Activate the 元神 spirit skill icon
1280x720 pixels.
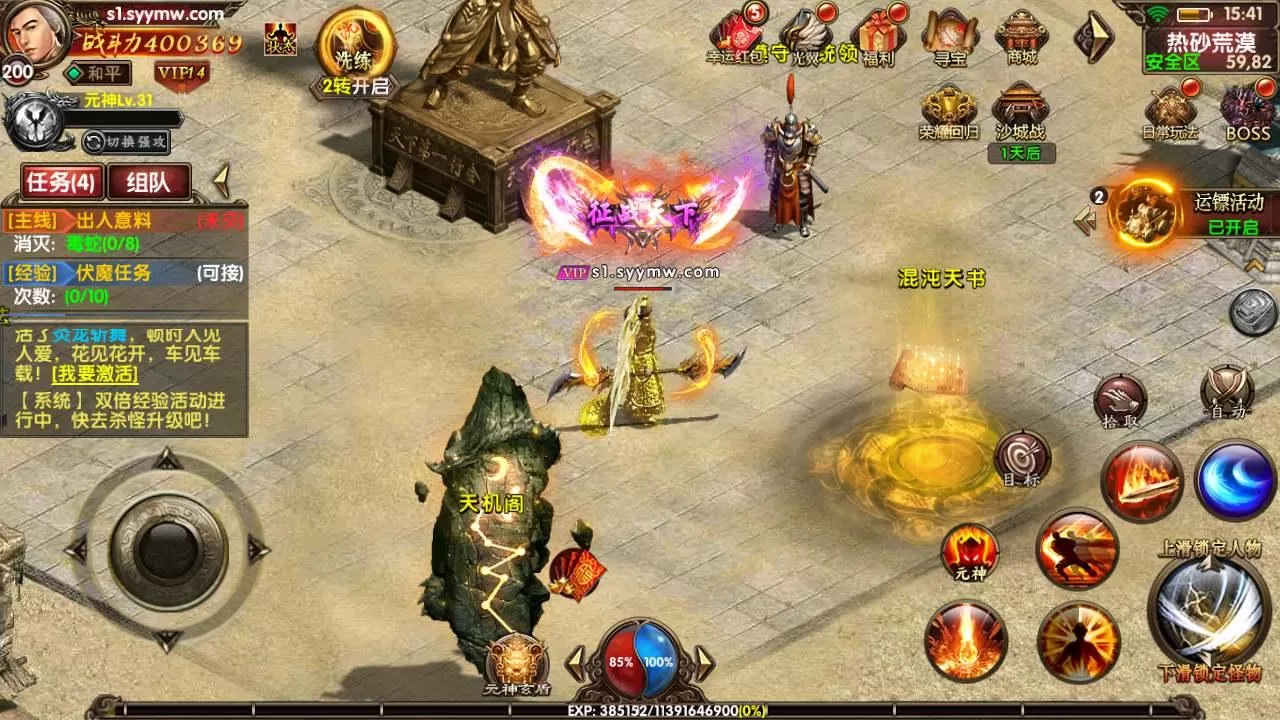(969, 551)
